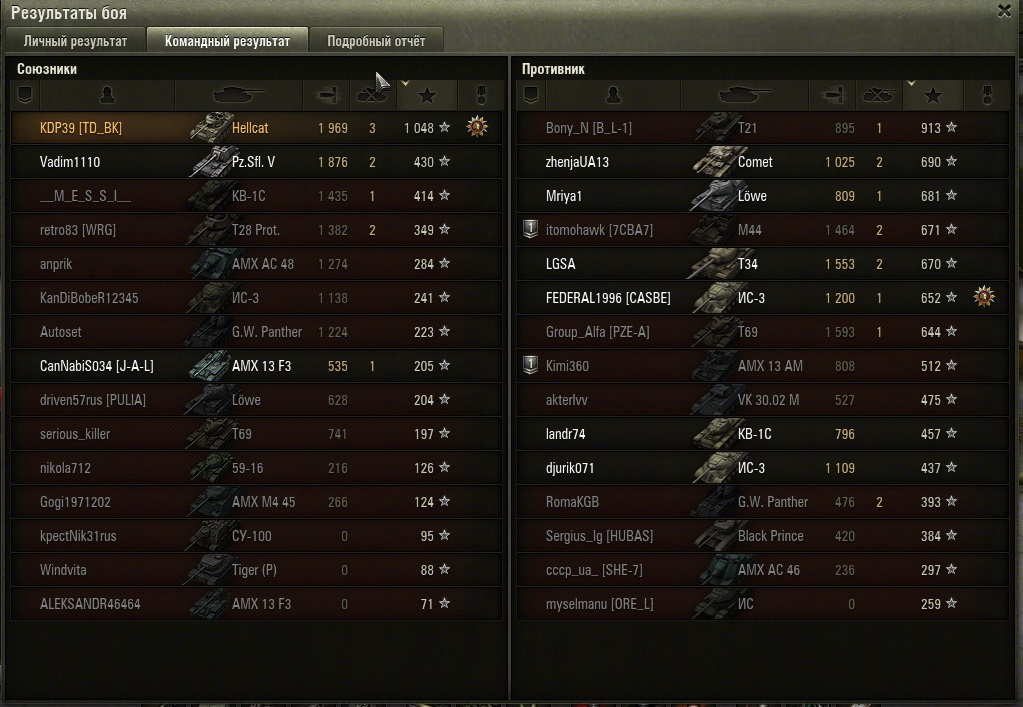The image size is (1023, 707).
Task: Sort allies by experience star column
Action: (428, 95)
